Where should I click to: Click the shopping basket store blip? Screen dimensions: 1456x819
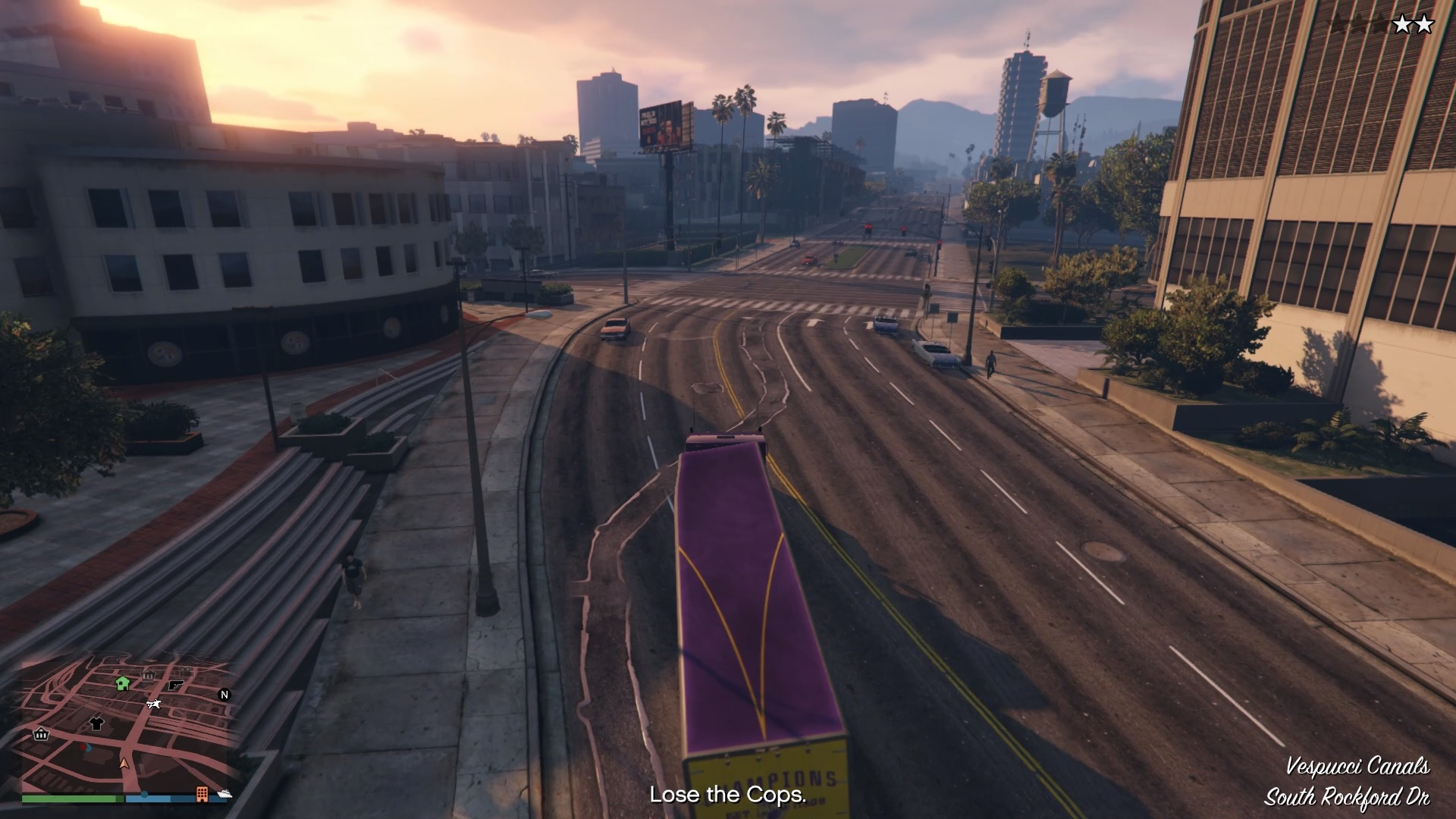click(39, 735)
